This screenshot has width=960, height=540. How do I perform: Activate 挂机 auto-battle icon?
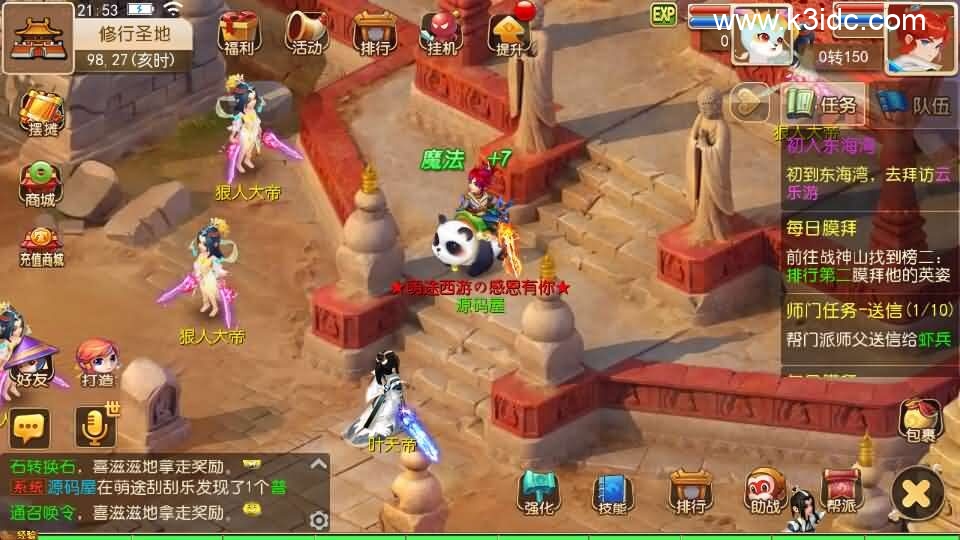441,32
